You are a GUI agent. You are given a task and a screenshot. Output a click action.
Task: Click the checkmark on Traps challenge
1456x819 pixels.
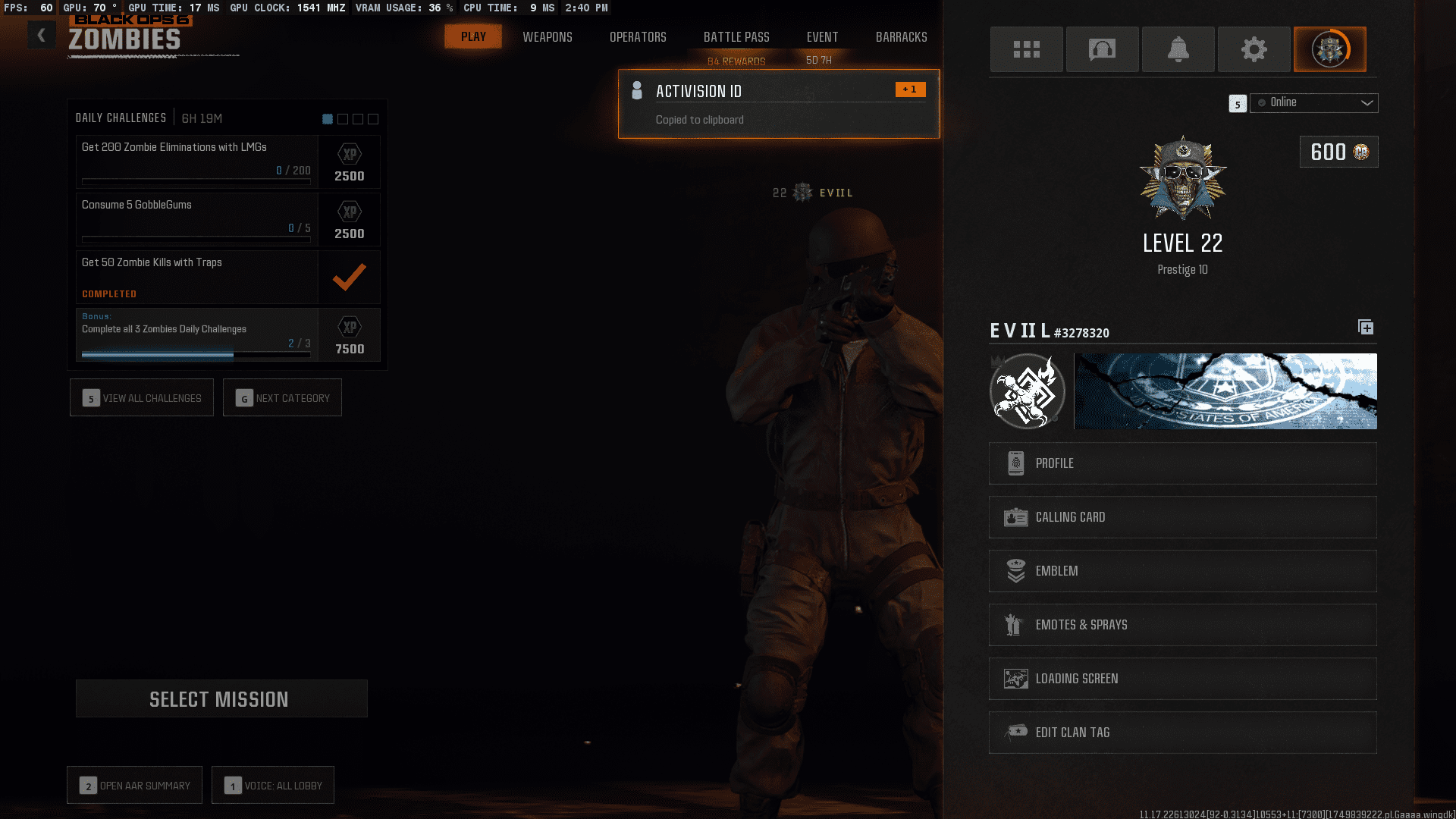click(349, 277)
